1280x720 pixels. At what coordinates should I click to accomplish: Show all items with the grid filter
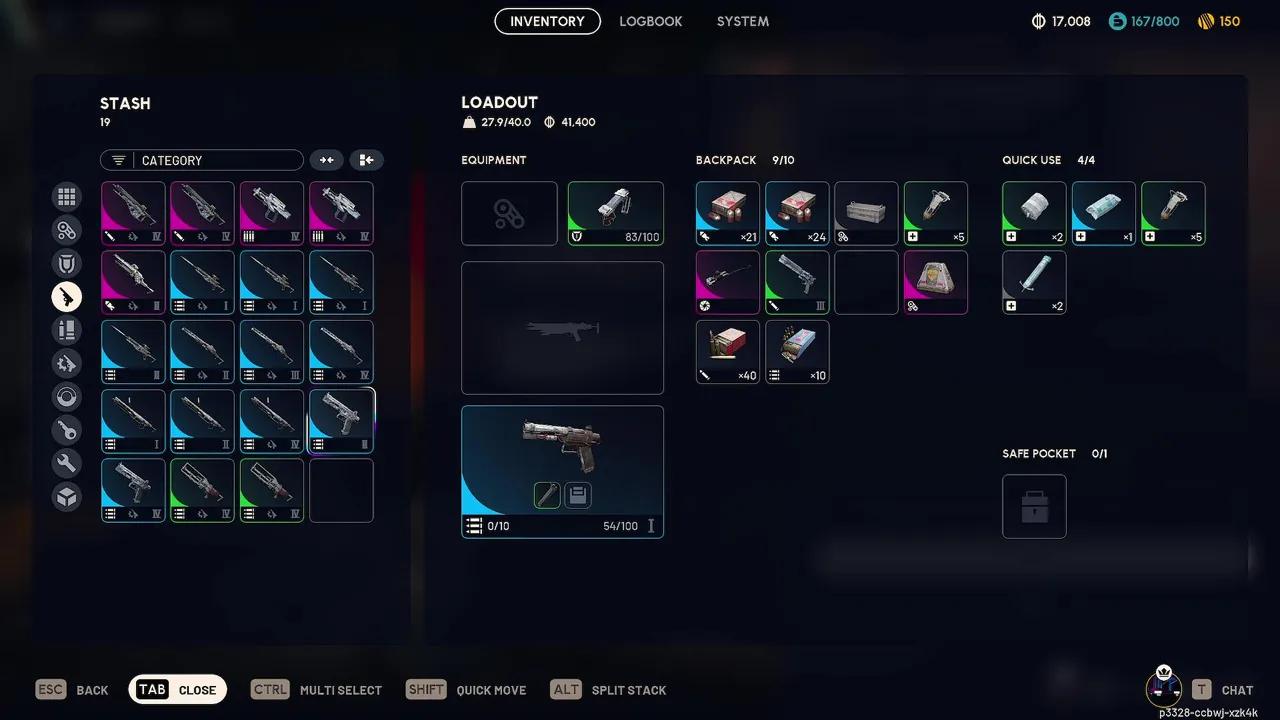pyautogui.click(x=67, y=197)
